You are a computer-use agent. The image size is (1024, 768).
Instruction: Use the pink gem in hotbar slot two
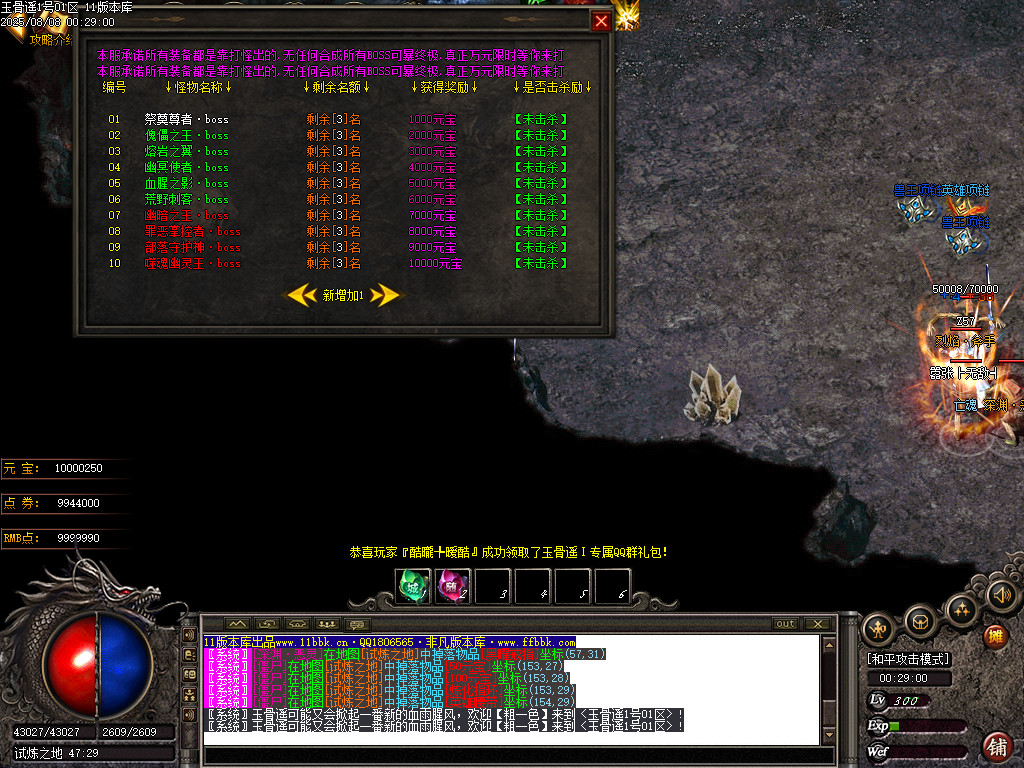(x=452, y=586)
